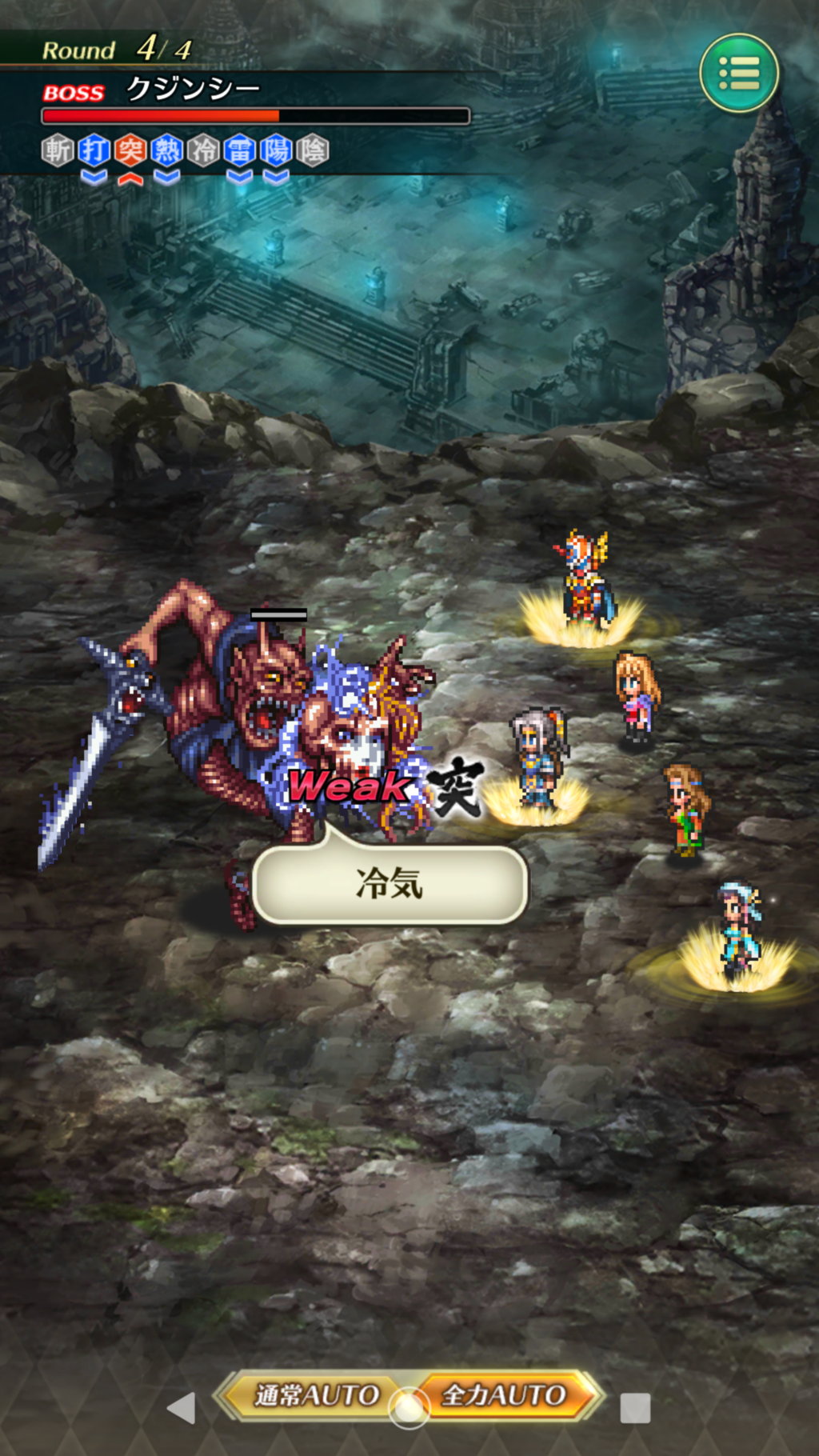This screenshot has width=819, height=1456.
Task: Open recent apps with the square button
Action: tap(635, 1408)
